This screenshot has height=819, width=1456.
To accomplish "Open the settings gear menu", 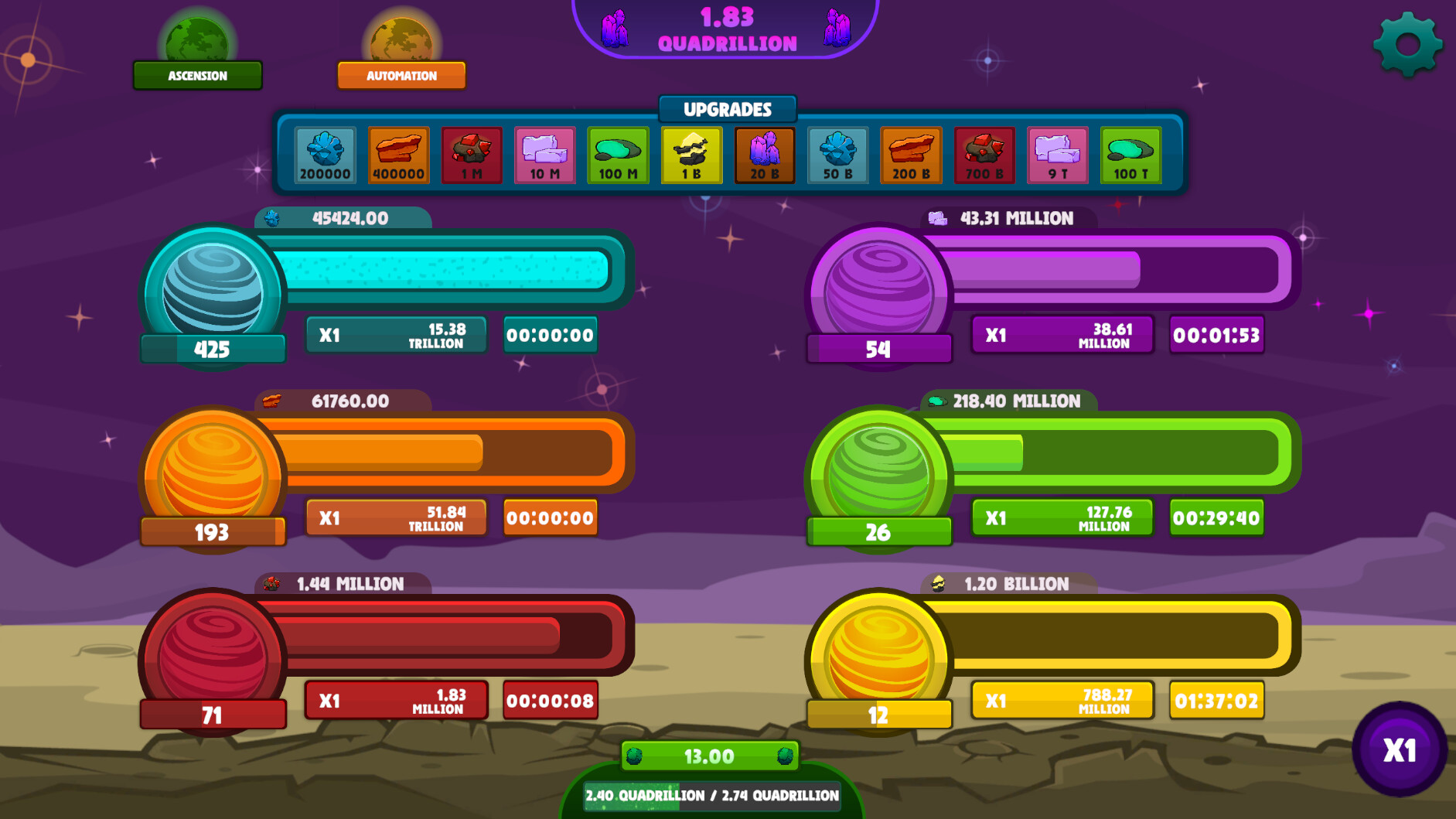I will [x=1408, y=44].
